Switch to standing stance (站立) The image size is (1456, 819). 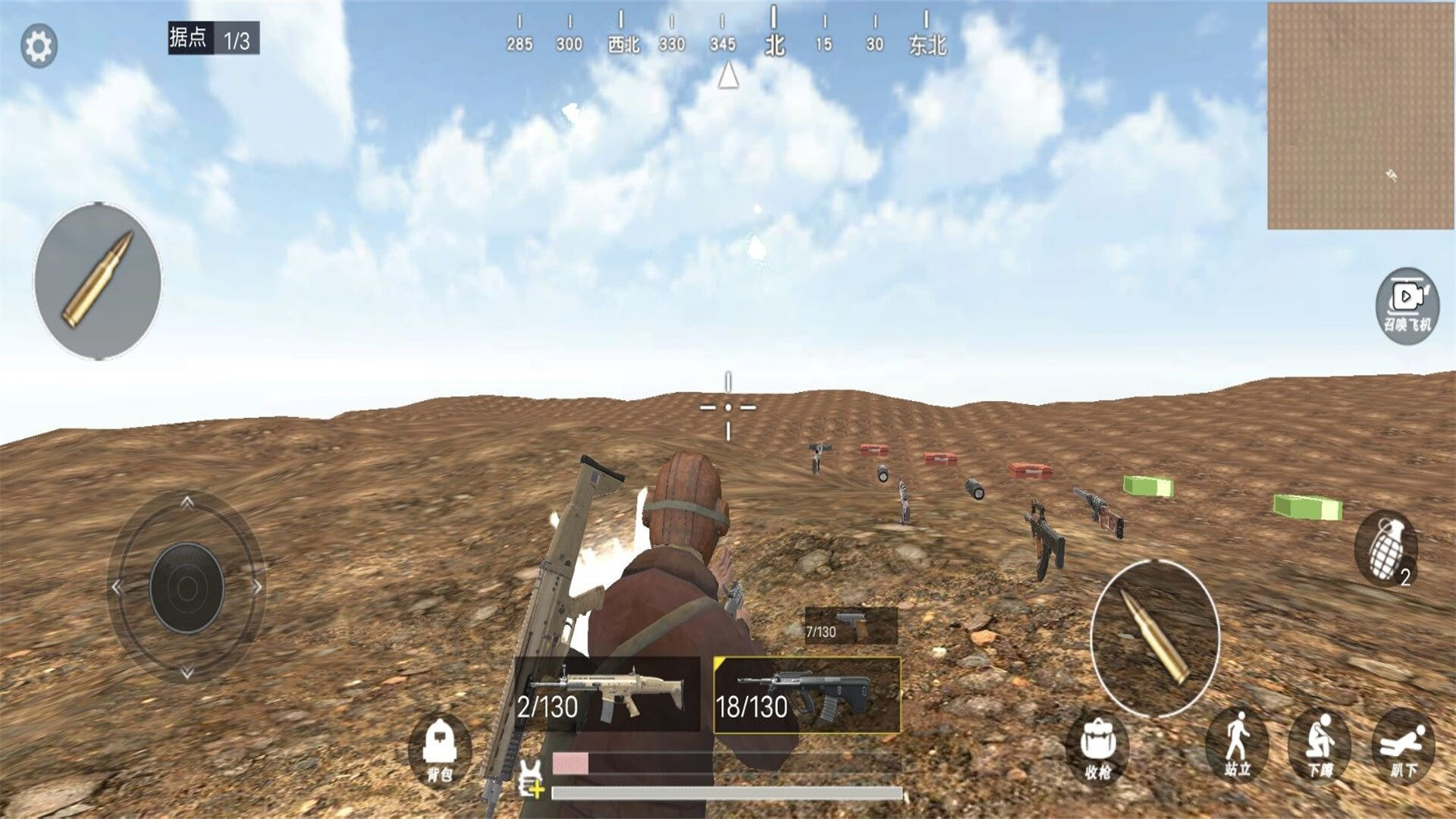point(1237,746)
